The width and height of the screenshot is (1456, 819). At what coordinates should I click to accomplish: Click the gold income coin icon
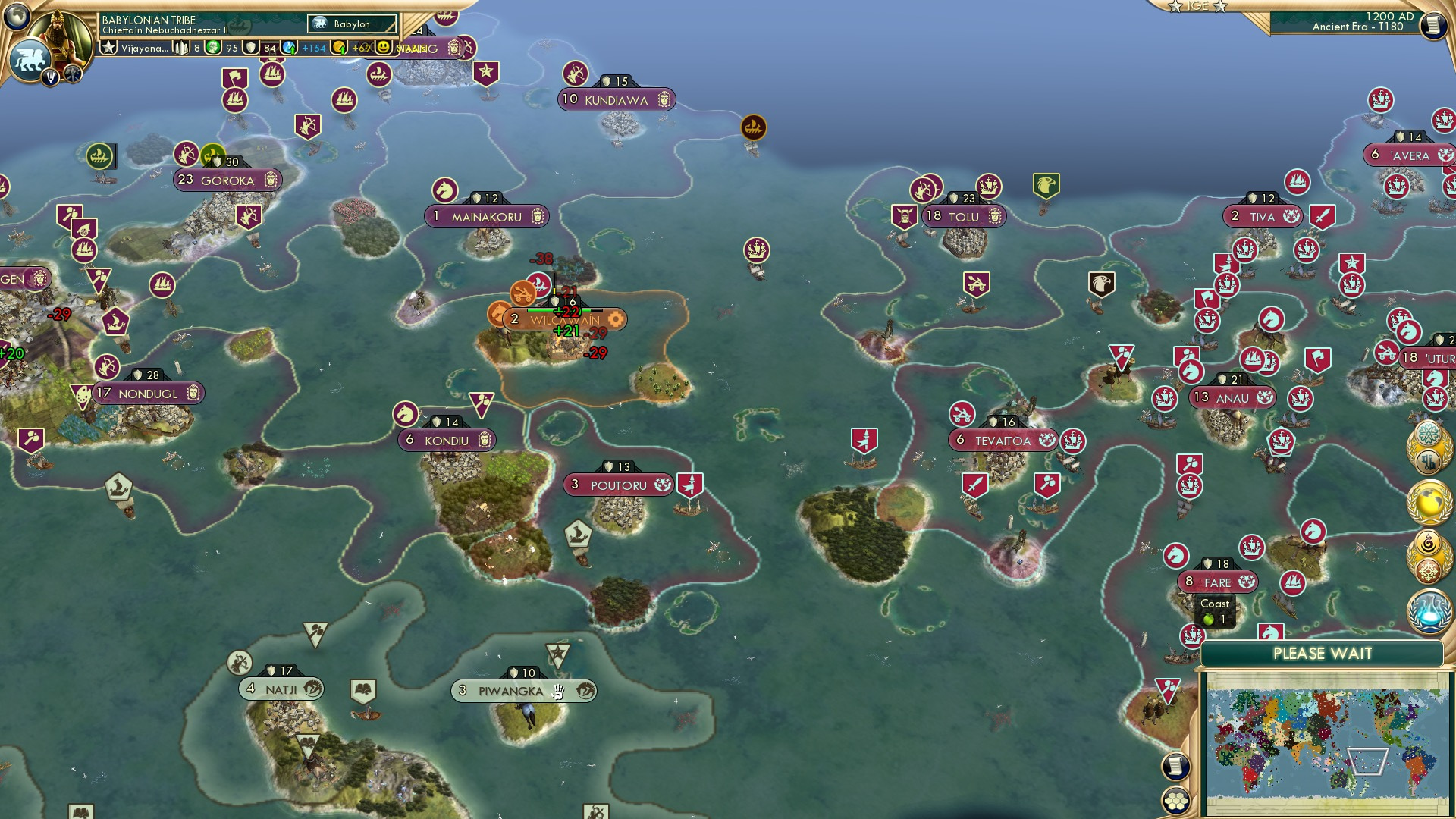click(x=340, y=48)
